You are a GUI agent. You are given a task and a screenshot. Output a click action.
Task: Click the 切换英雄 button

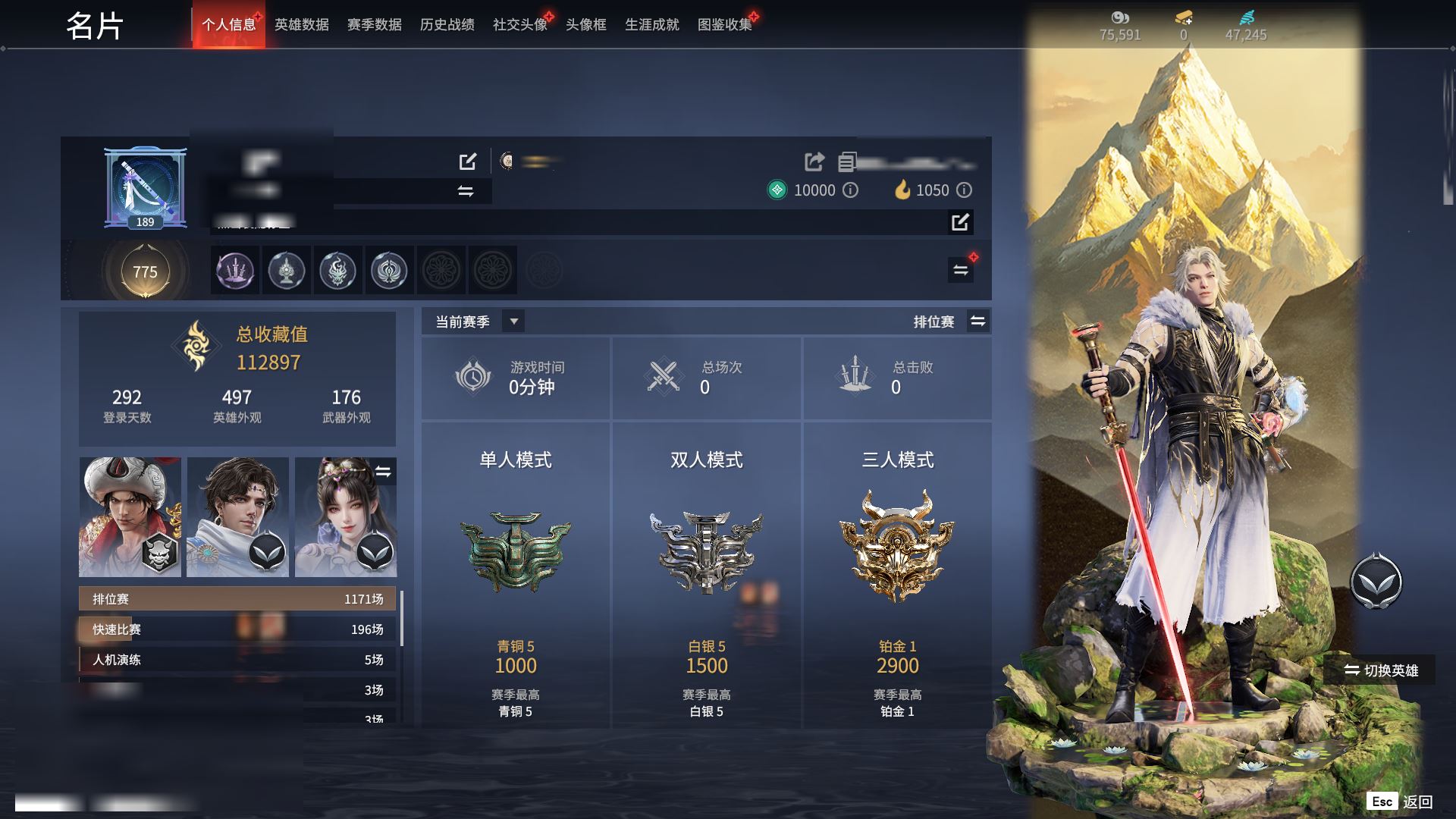point(1380,670)
